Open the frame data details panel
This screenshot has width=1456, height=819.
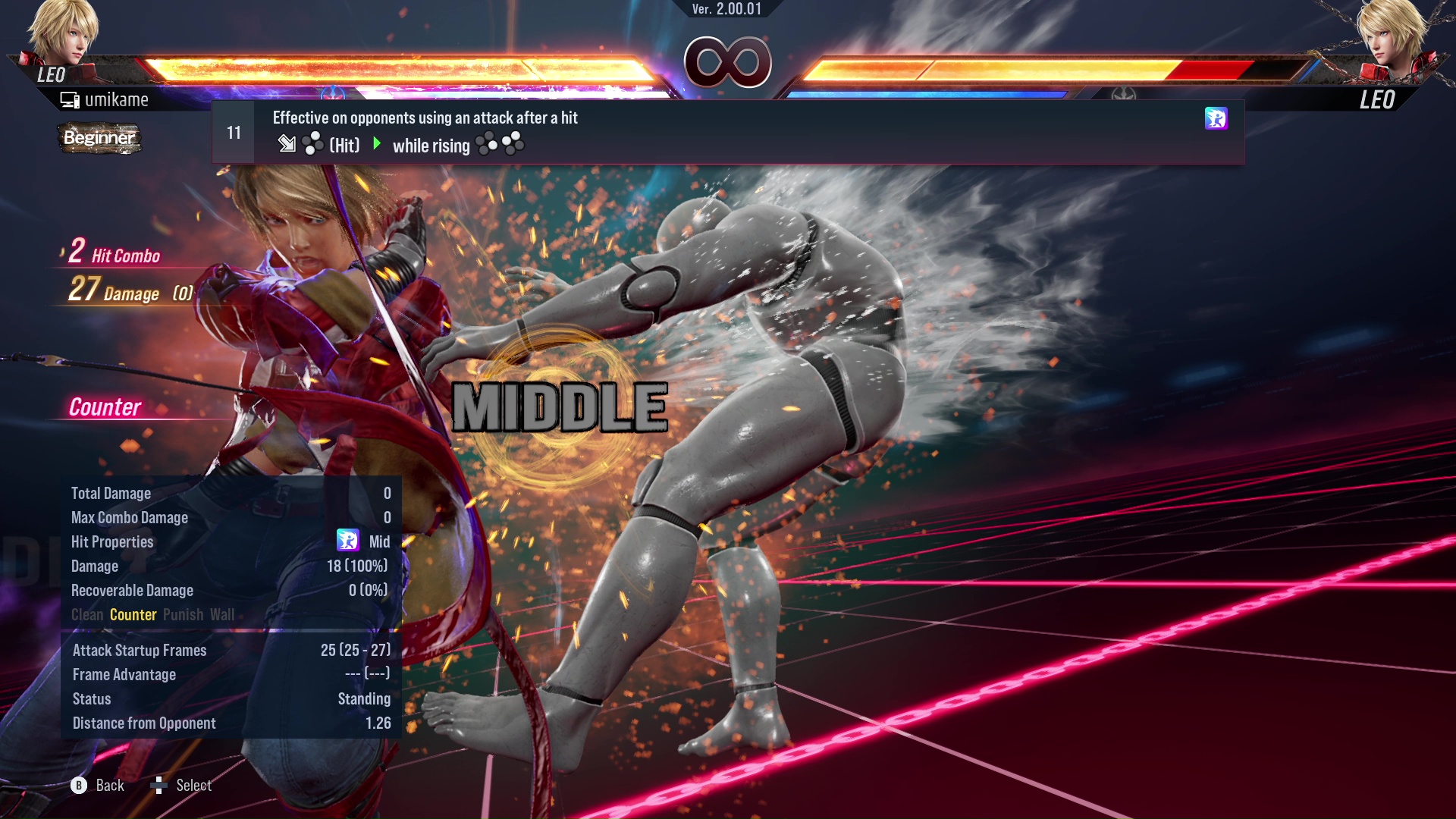click(x=227, y=686)
